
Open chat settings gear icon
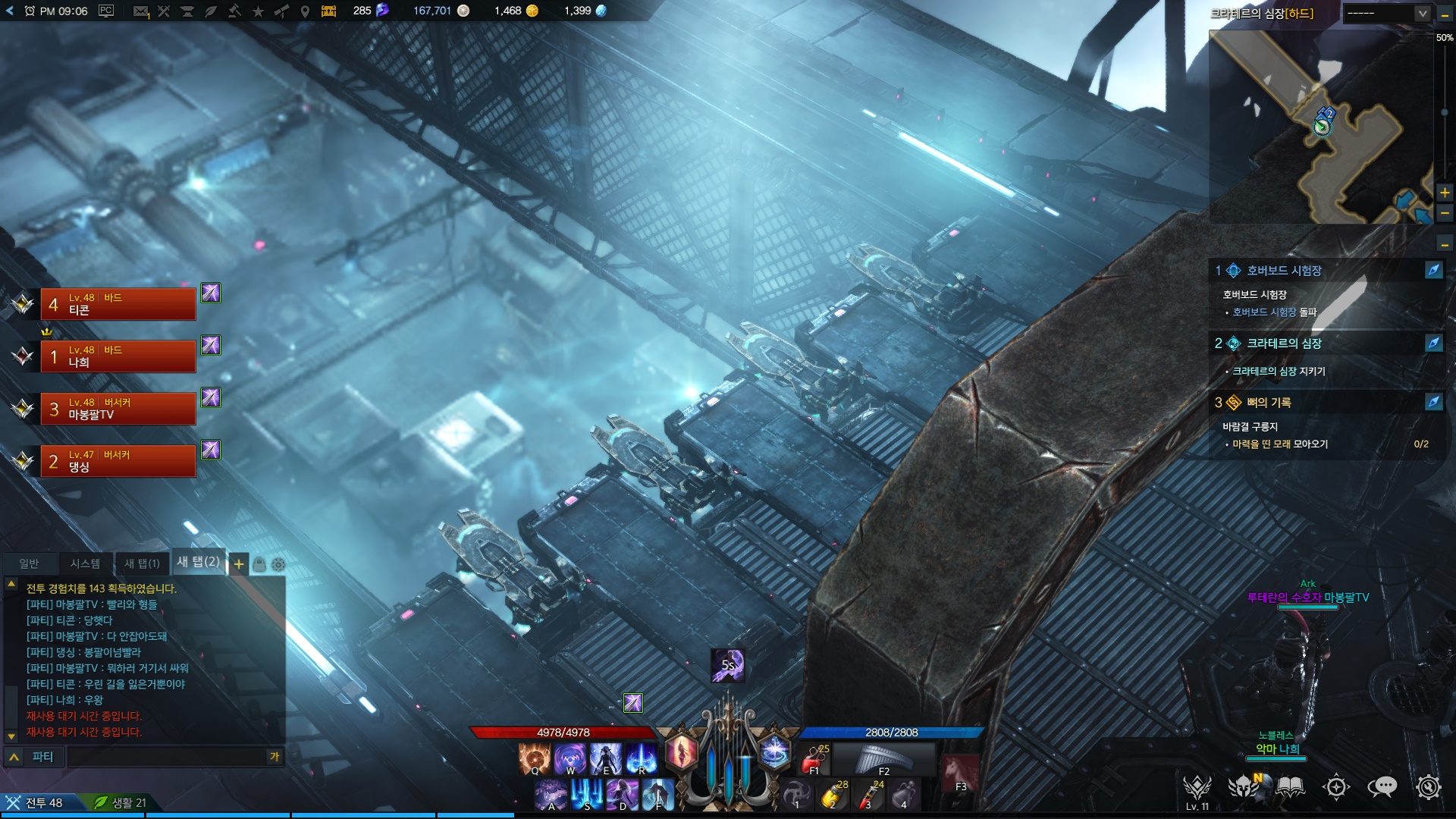click(278, 565)
